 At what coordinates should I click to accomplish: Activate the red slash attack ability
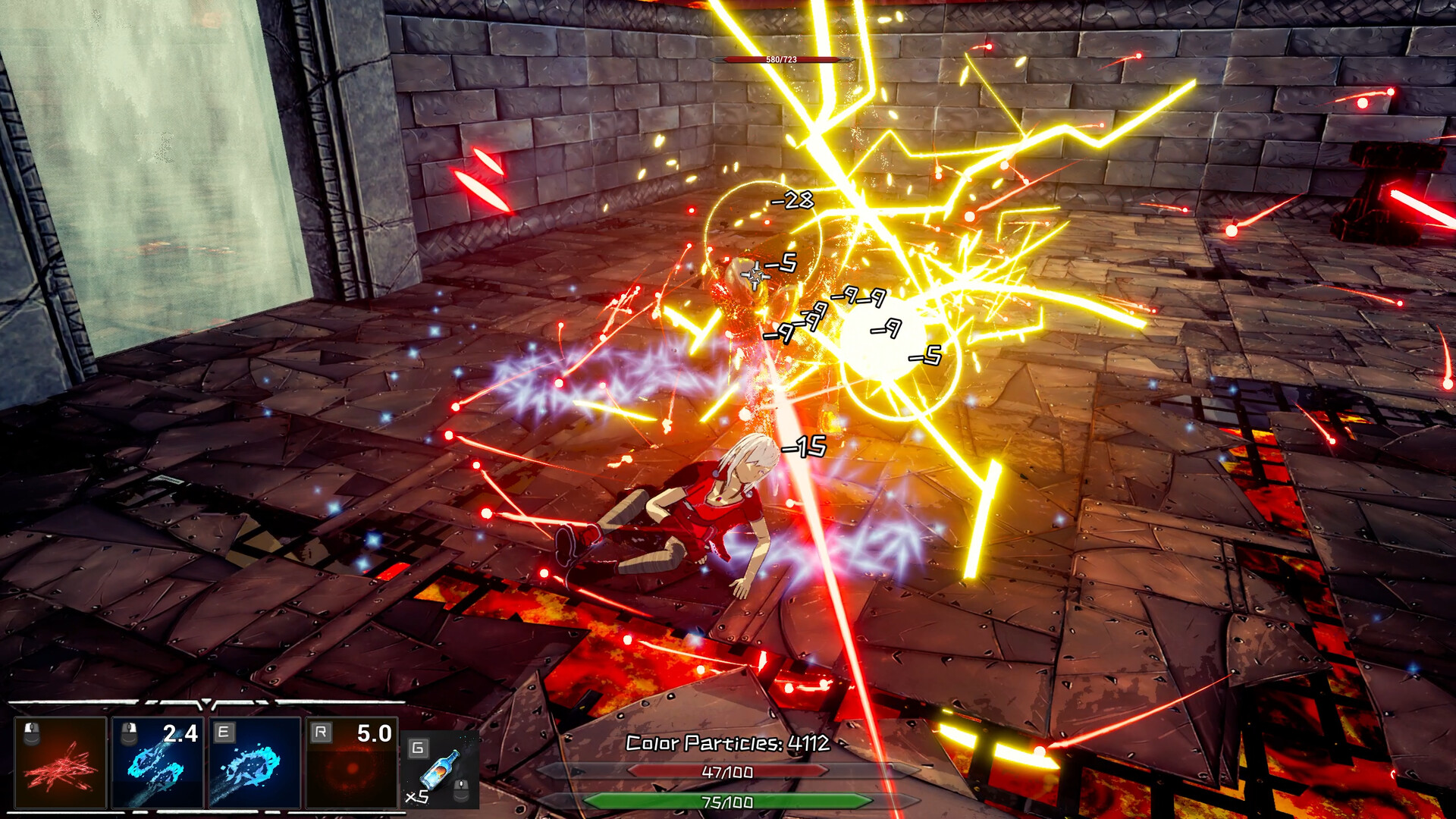coord(61,763)
